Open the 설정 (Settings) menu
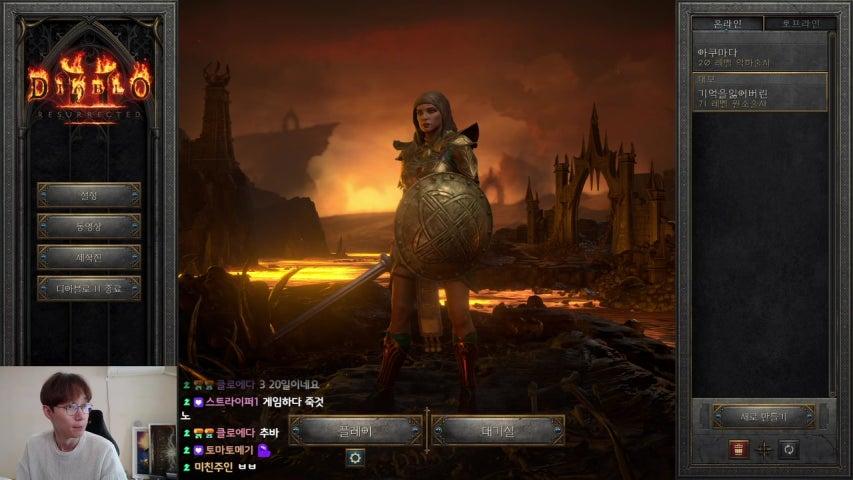 [x=89, y=194]
